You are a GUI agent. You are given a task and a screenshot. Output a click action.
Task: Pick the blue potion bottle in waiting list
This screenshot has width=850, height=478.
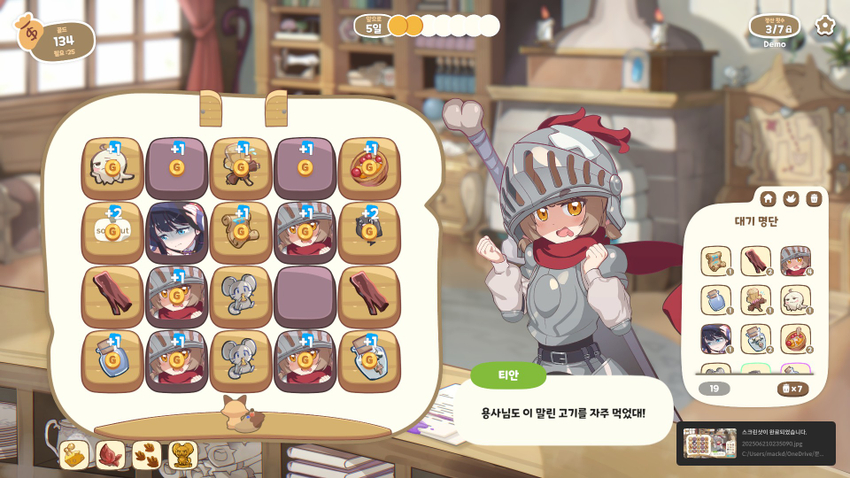(716, 299)
